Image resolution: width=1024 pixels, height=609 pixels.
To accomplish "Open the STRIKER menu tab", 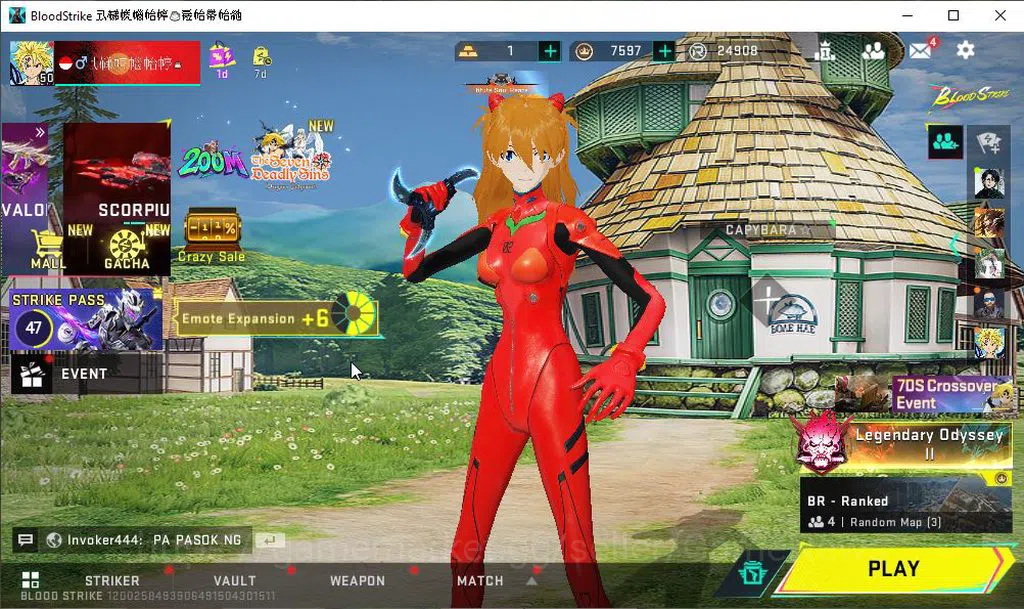I will [112, 581].
